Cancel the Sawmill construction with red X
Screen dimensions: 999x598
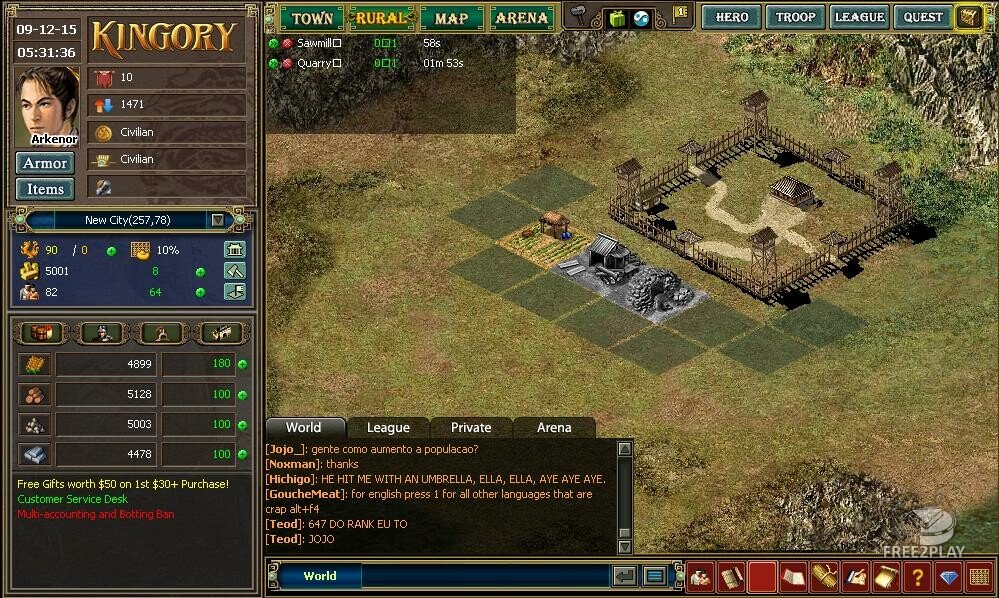(287, 44)
